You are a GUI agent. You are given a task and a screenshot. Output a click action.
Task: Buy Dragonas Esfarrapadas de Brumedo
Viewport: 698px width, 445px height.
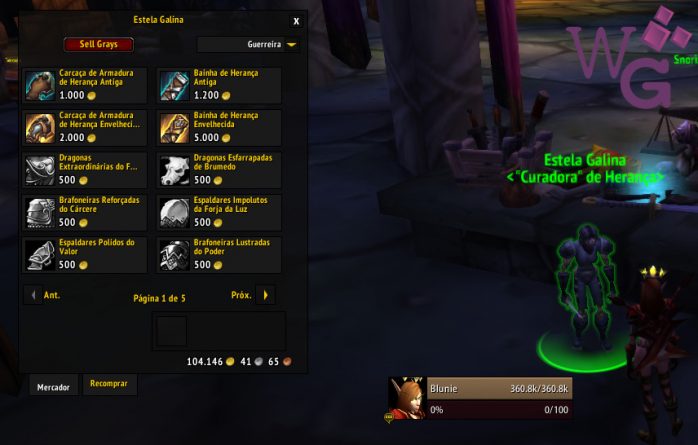click(176, 170)
